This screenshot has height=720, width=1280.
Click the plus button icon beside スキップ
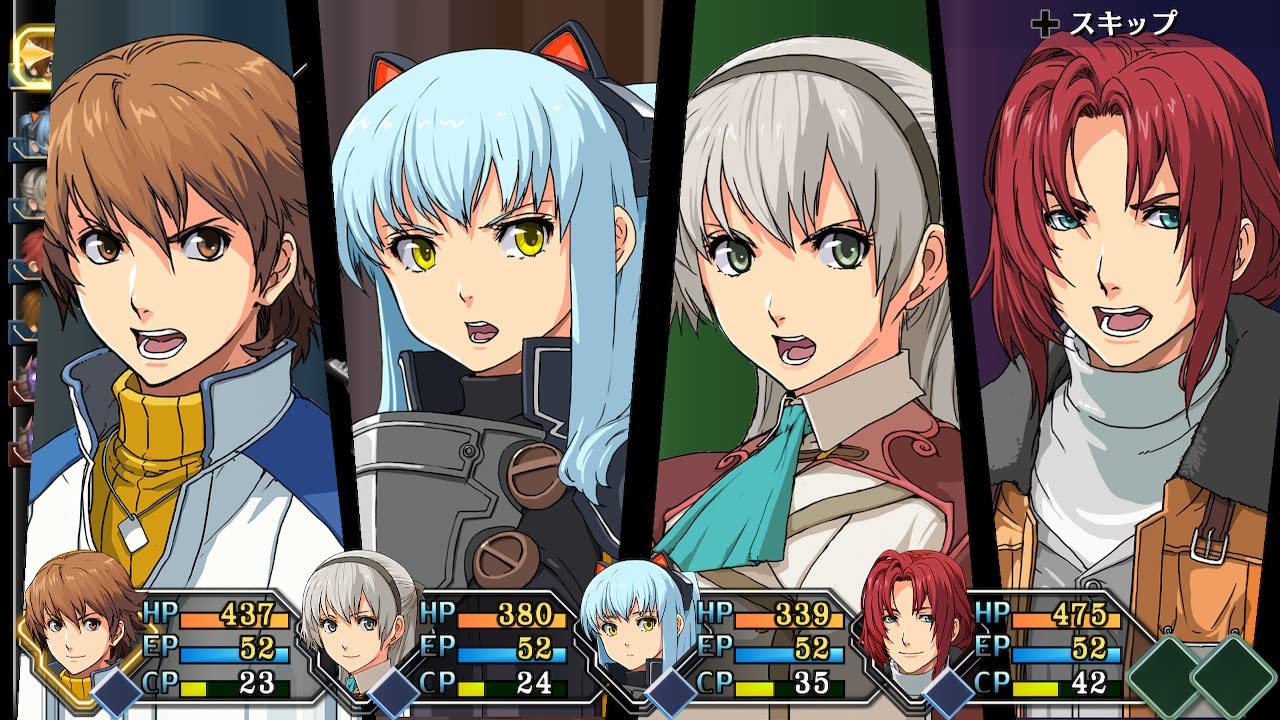pos(1047,22)
